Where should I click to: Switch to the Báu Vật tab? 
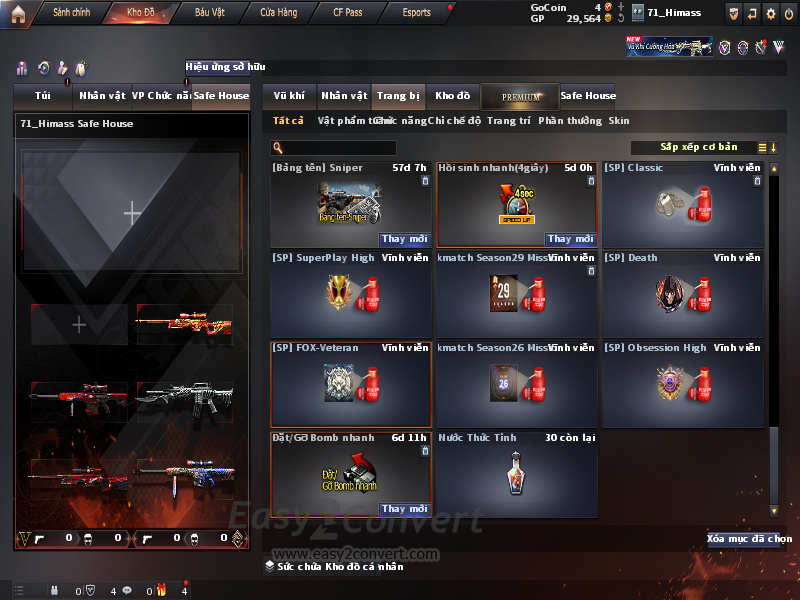[210, 13]
